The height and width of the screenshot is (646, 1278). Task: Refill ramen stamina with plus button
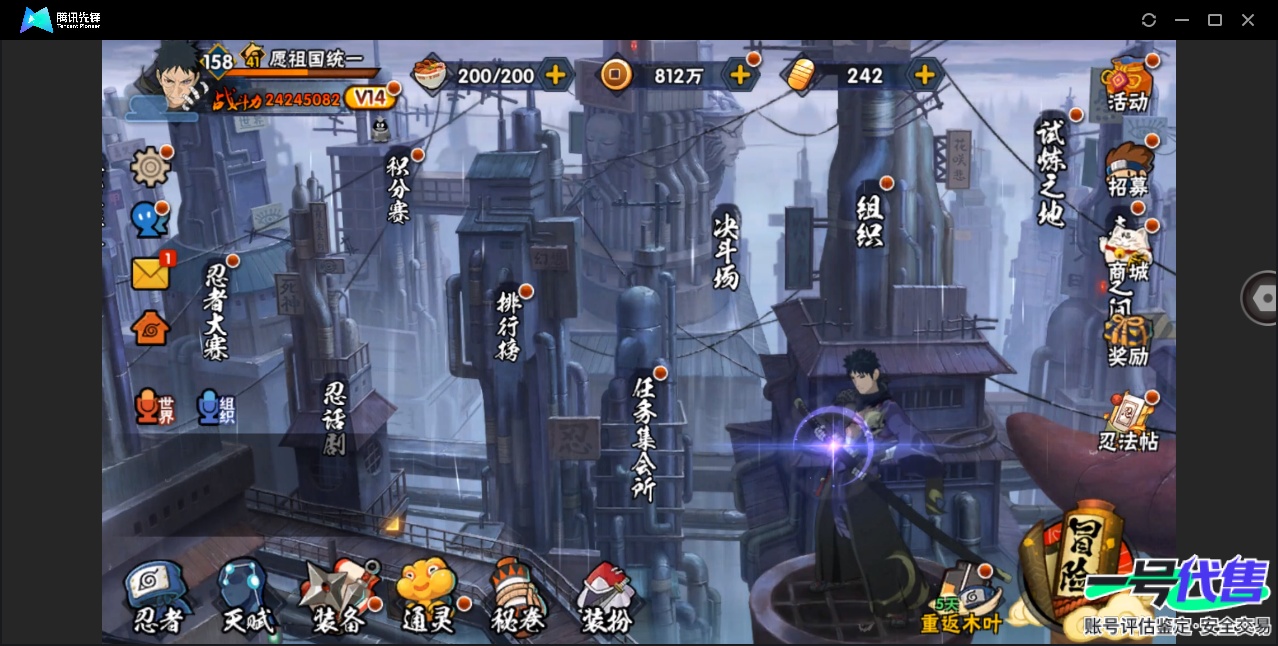[555, 75]
